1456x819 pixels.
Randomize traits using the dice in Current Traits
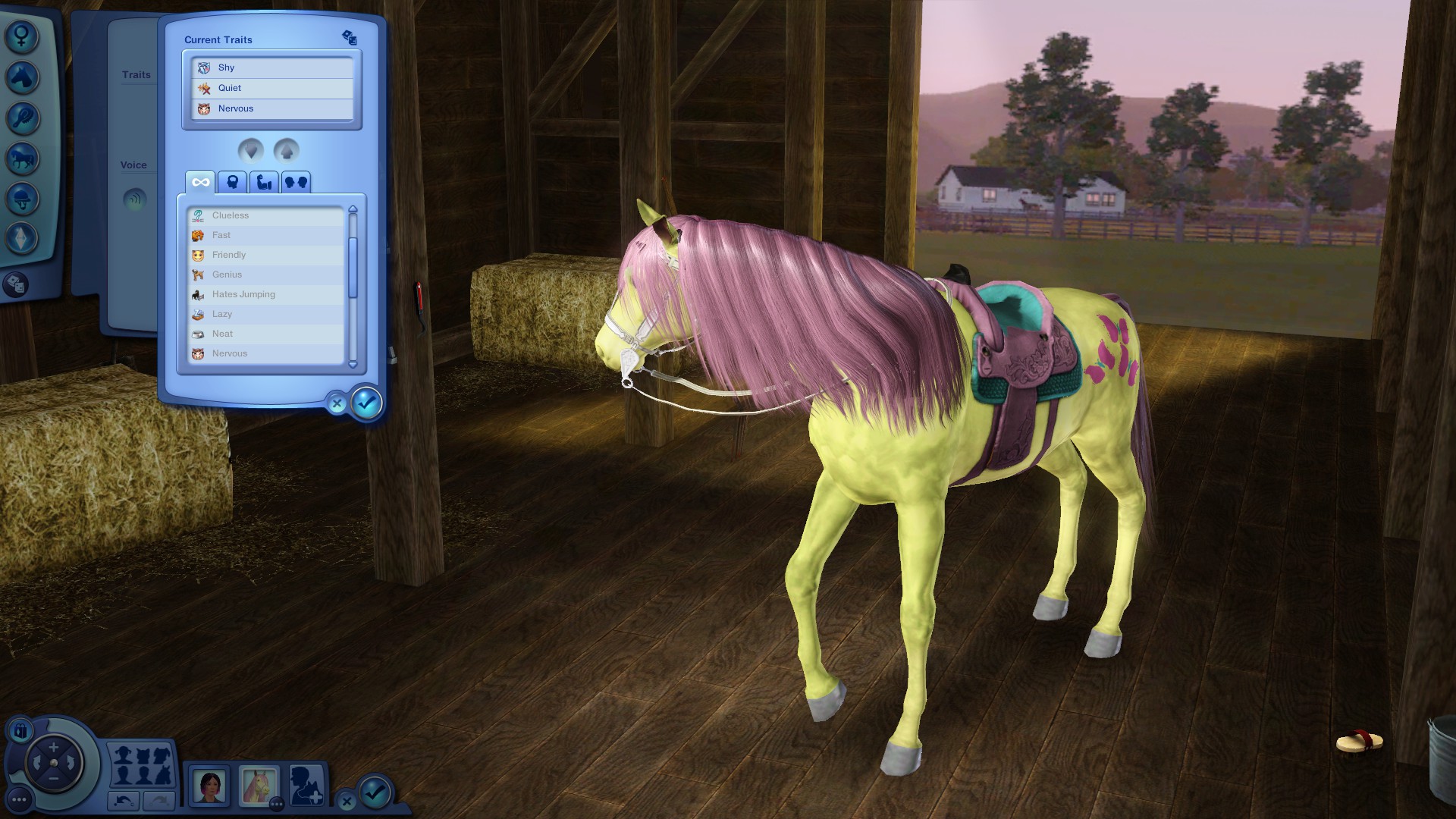pyautogui.click(x=349, y=37)
